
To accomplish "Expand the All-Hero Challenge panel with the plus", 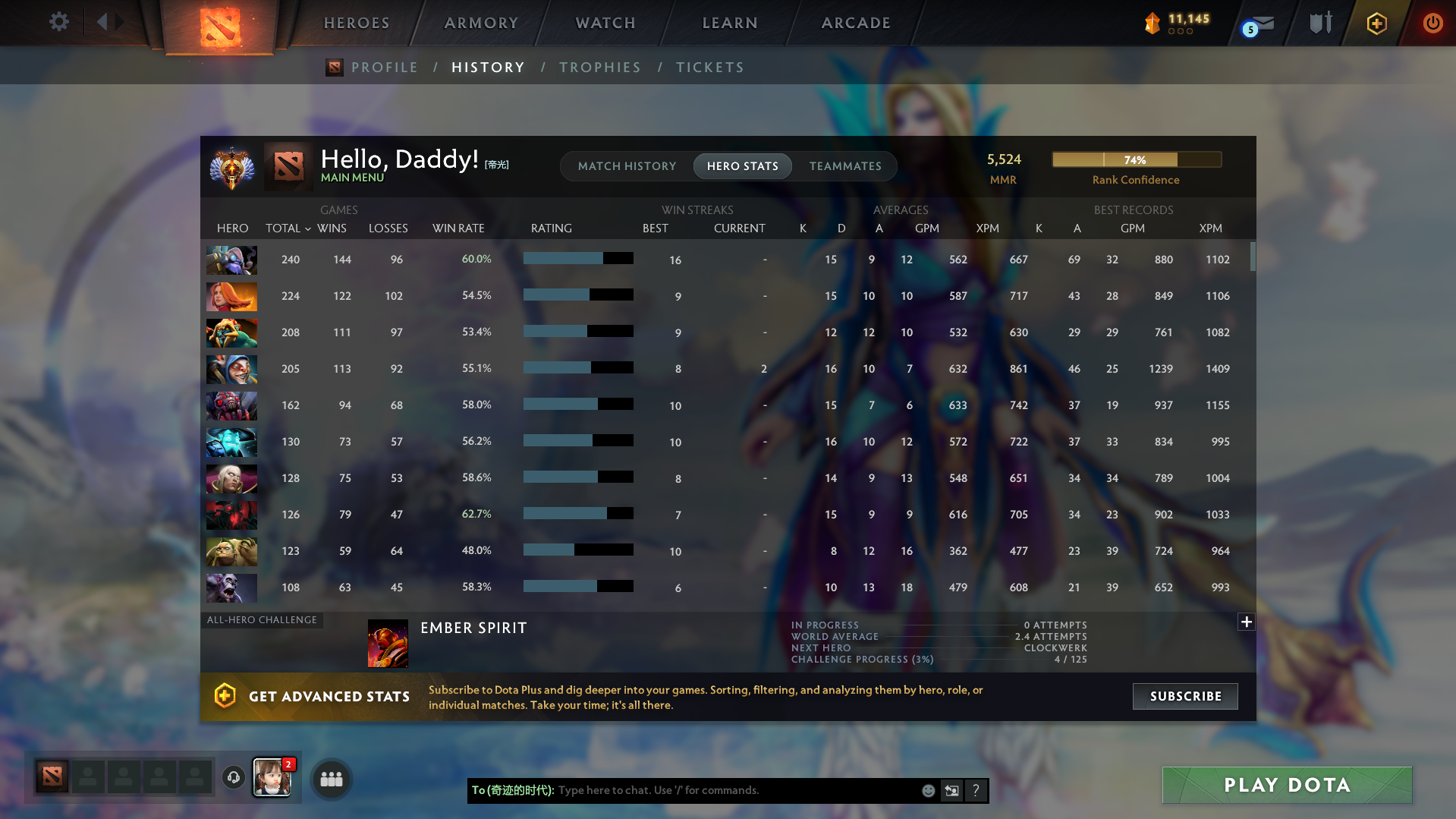I will pyautogui.click(x=1247, y=622).
